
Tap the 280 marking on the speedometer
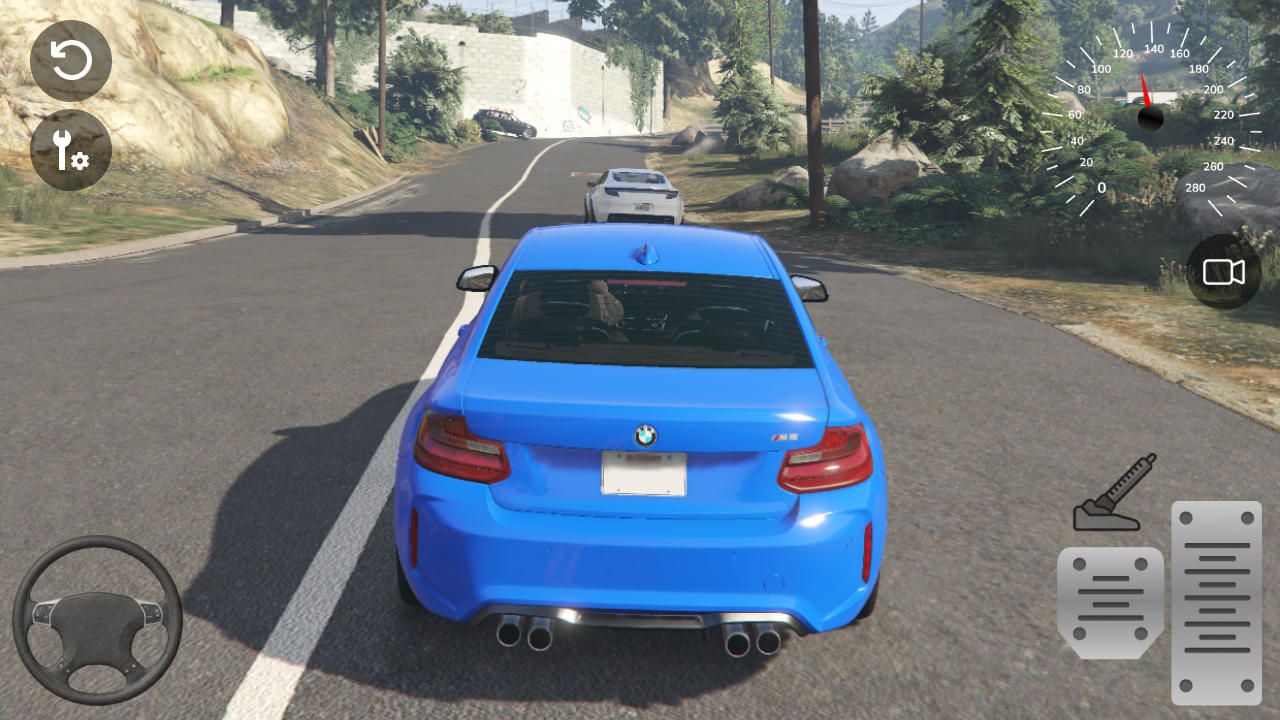[x=1196, y=187]
